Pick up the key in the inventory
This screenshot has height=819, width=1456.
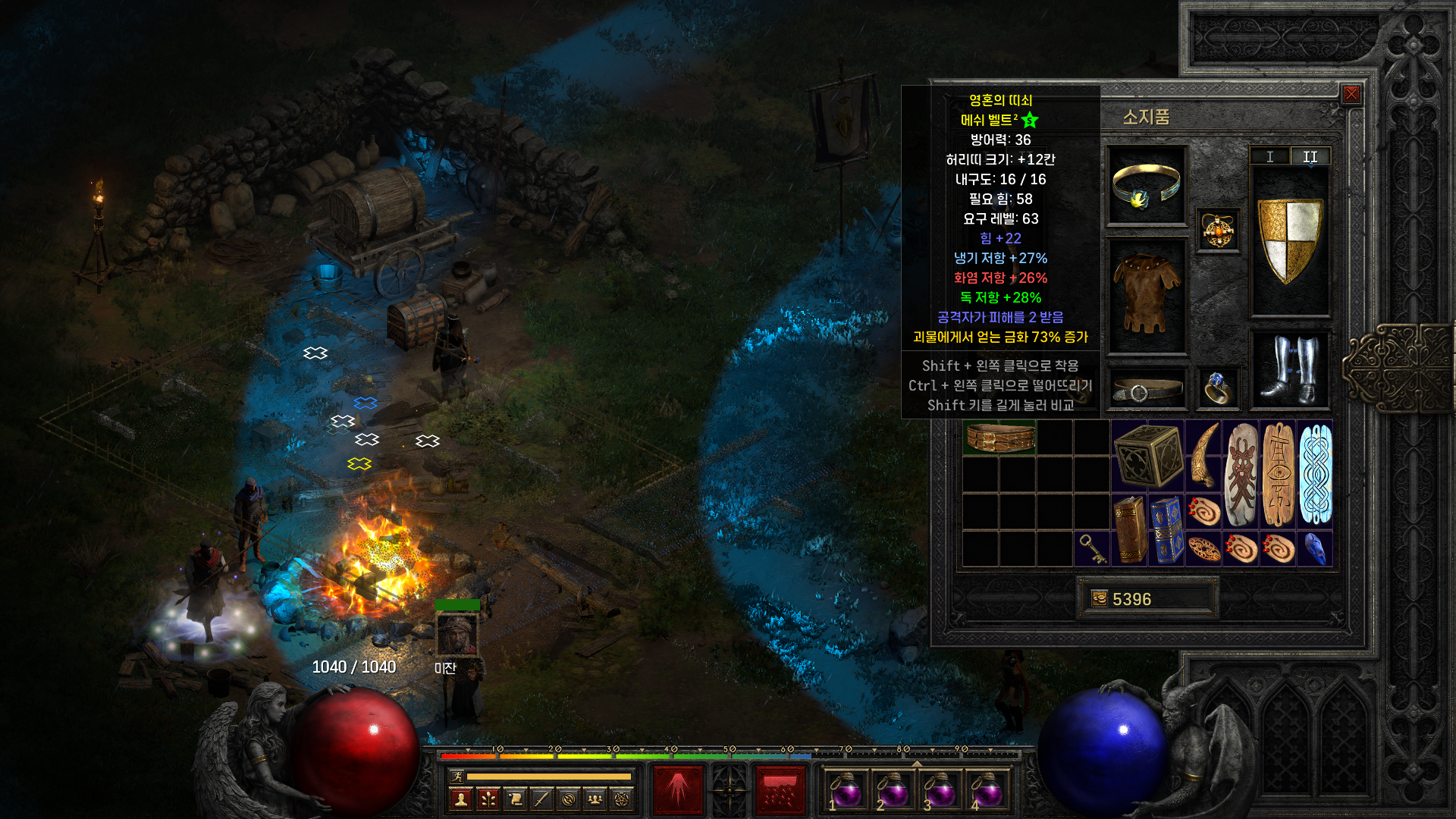tap(1092, 548)
